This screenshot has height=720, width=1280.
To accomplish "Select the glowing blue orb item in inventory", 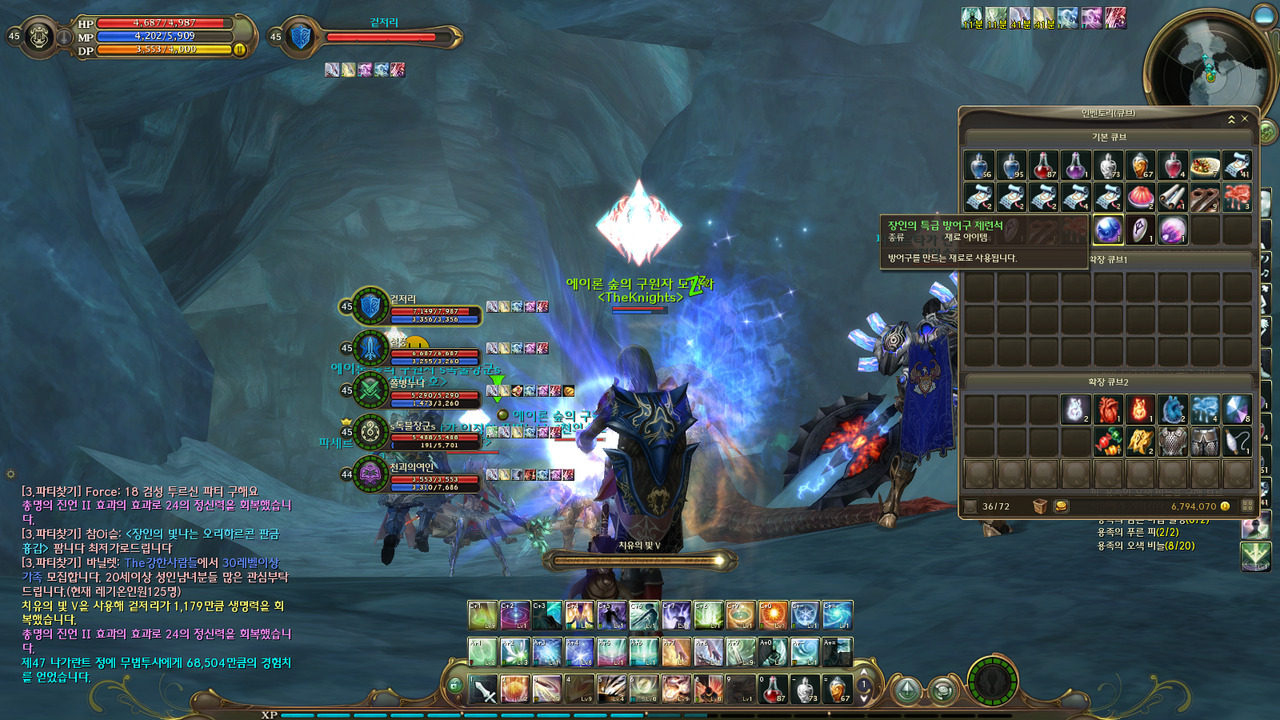I will [1108, 230].
